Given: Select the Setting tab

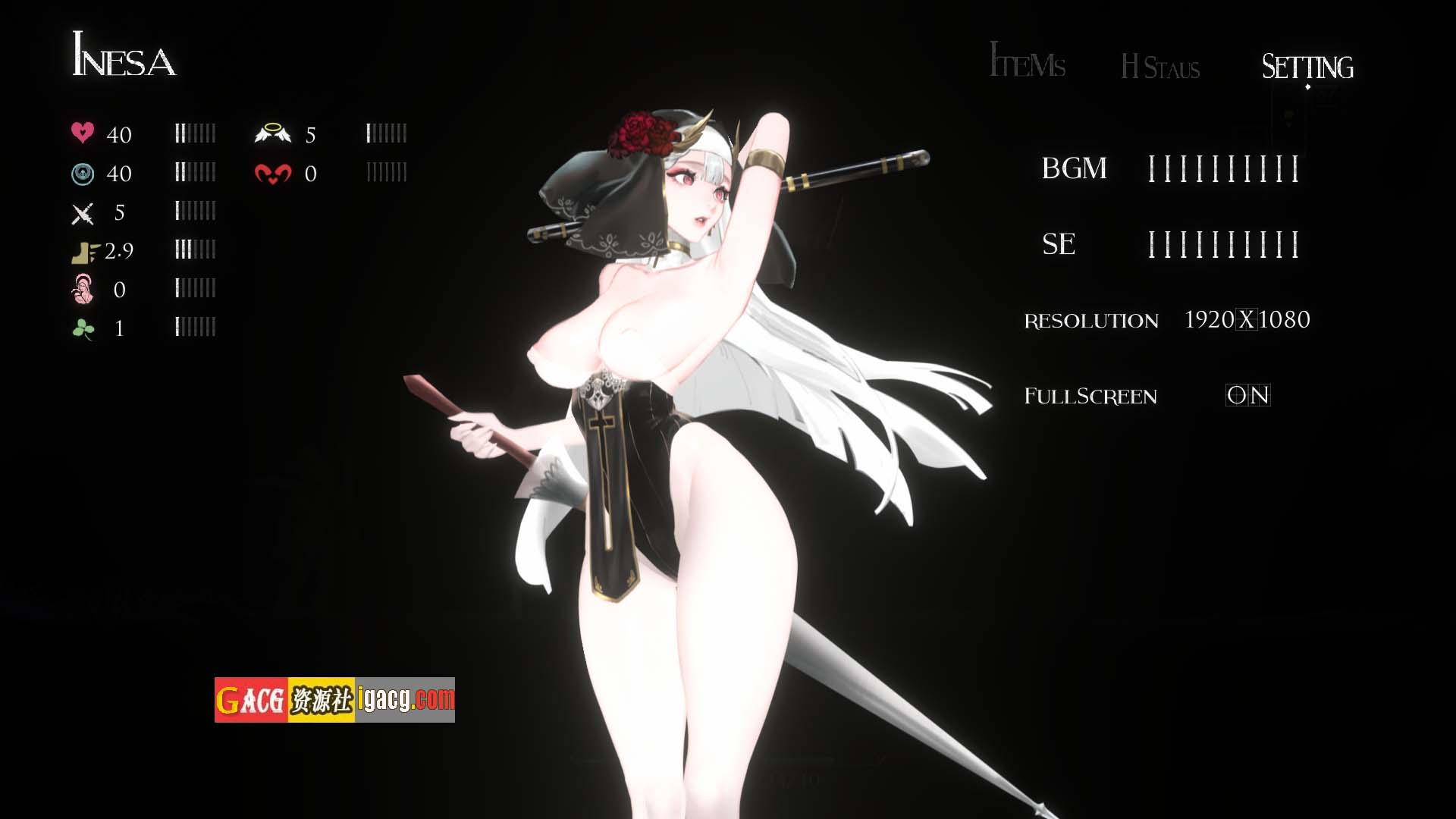Looking at the screenshot, I should tap(1307, 67).
